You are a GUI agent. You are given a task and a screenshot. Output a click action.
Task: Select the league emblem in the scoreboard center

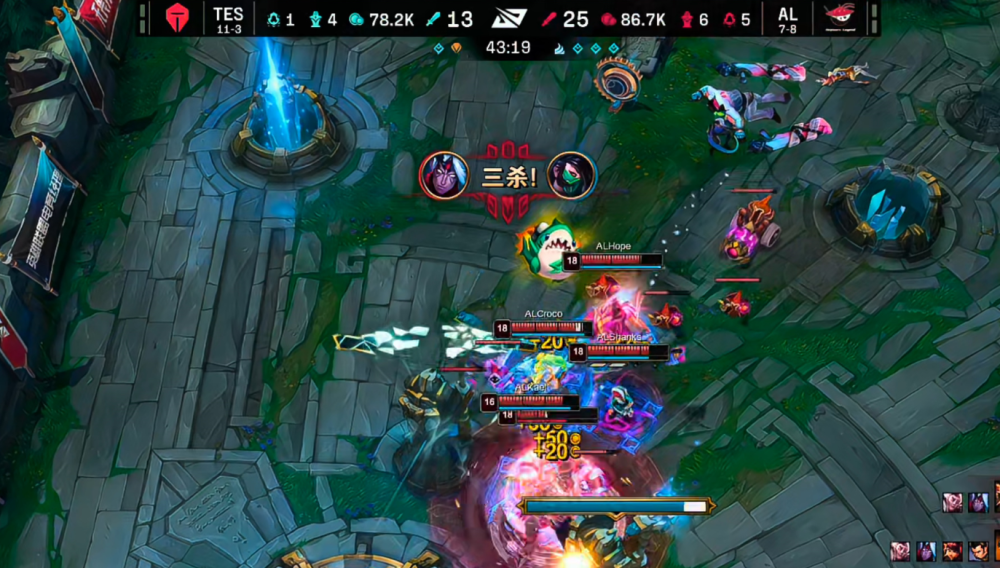509,18
